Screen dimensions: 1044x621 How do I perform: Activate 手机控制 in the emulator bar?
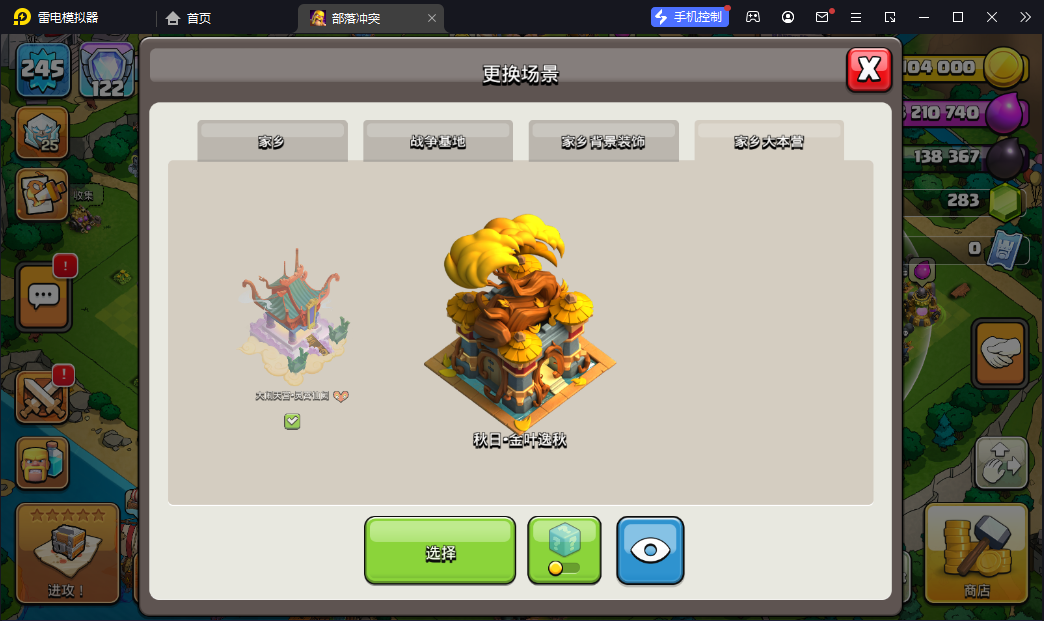690,17
